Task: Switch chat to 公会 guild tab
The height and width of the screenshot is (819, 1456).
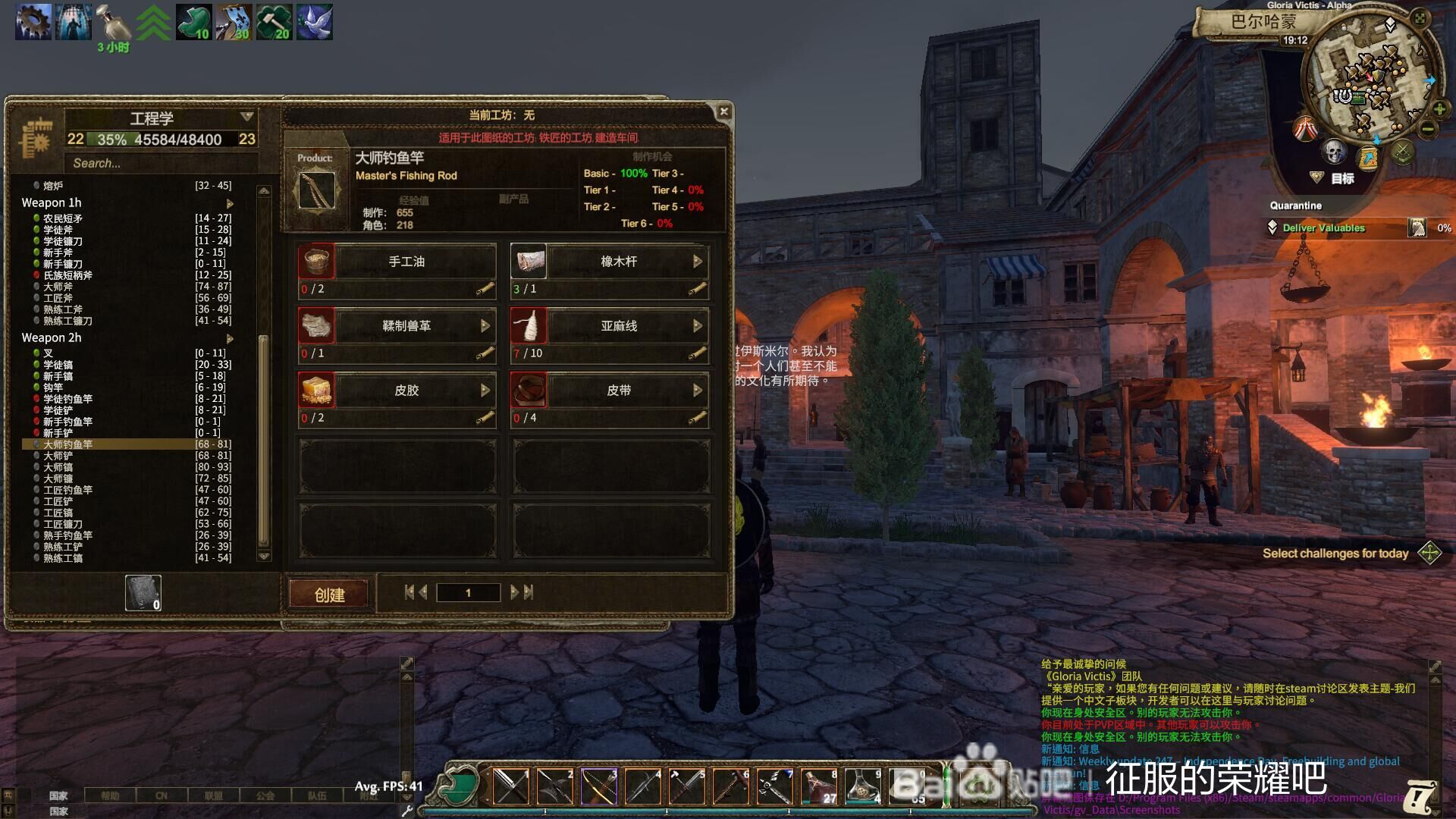Action: [265, 795]
